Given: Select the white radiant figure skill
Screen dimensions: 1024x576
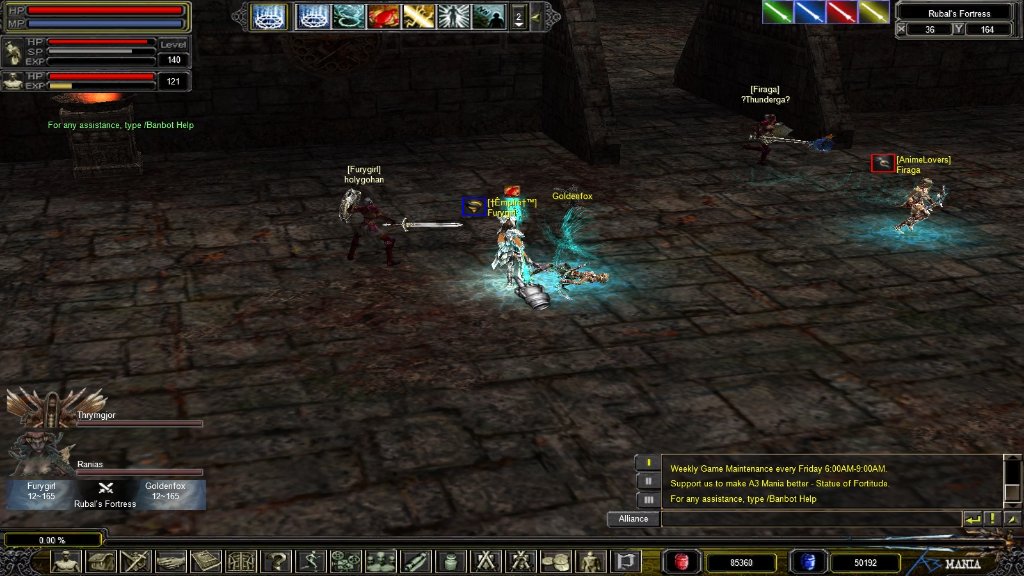Looking at the screenshot, I should (x=453, y=16).
